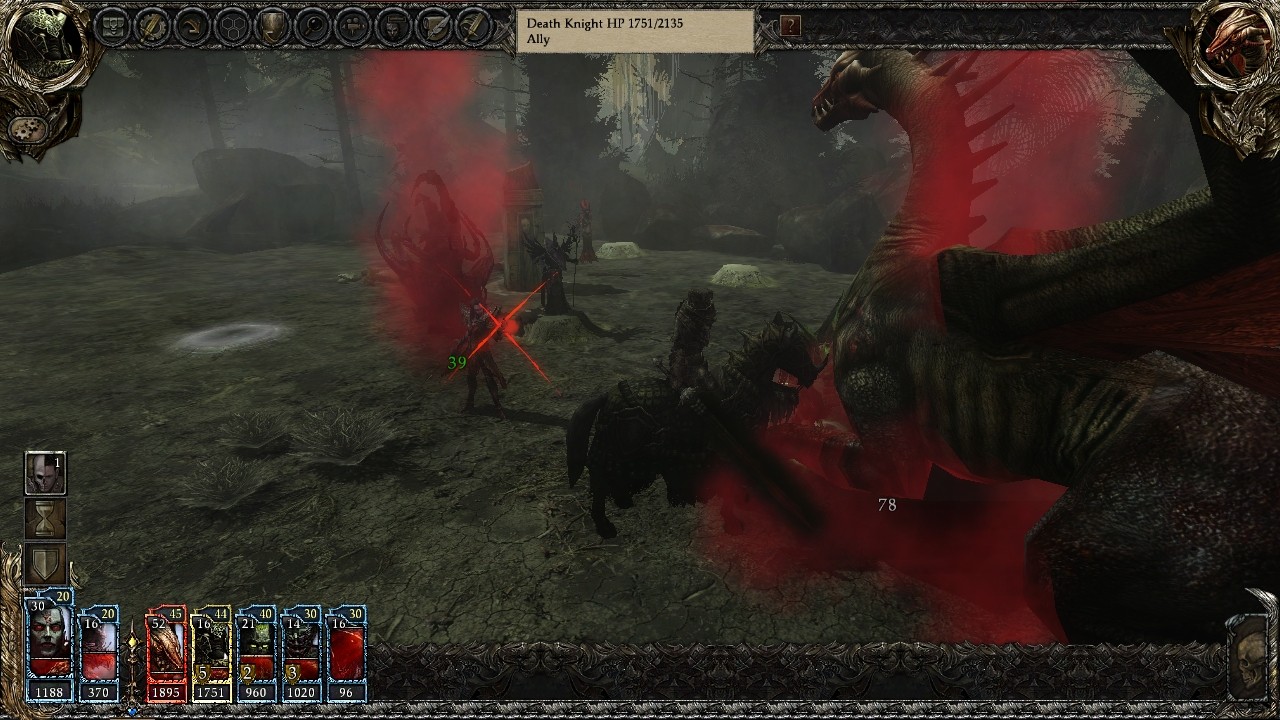The height and width of the screenshot is (720, 1280).
Task: Open the chest icon in top toolbar
Action: tap(114, 26)
